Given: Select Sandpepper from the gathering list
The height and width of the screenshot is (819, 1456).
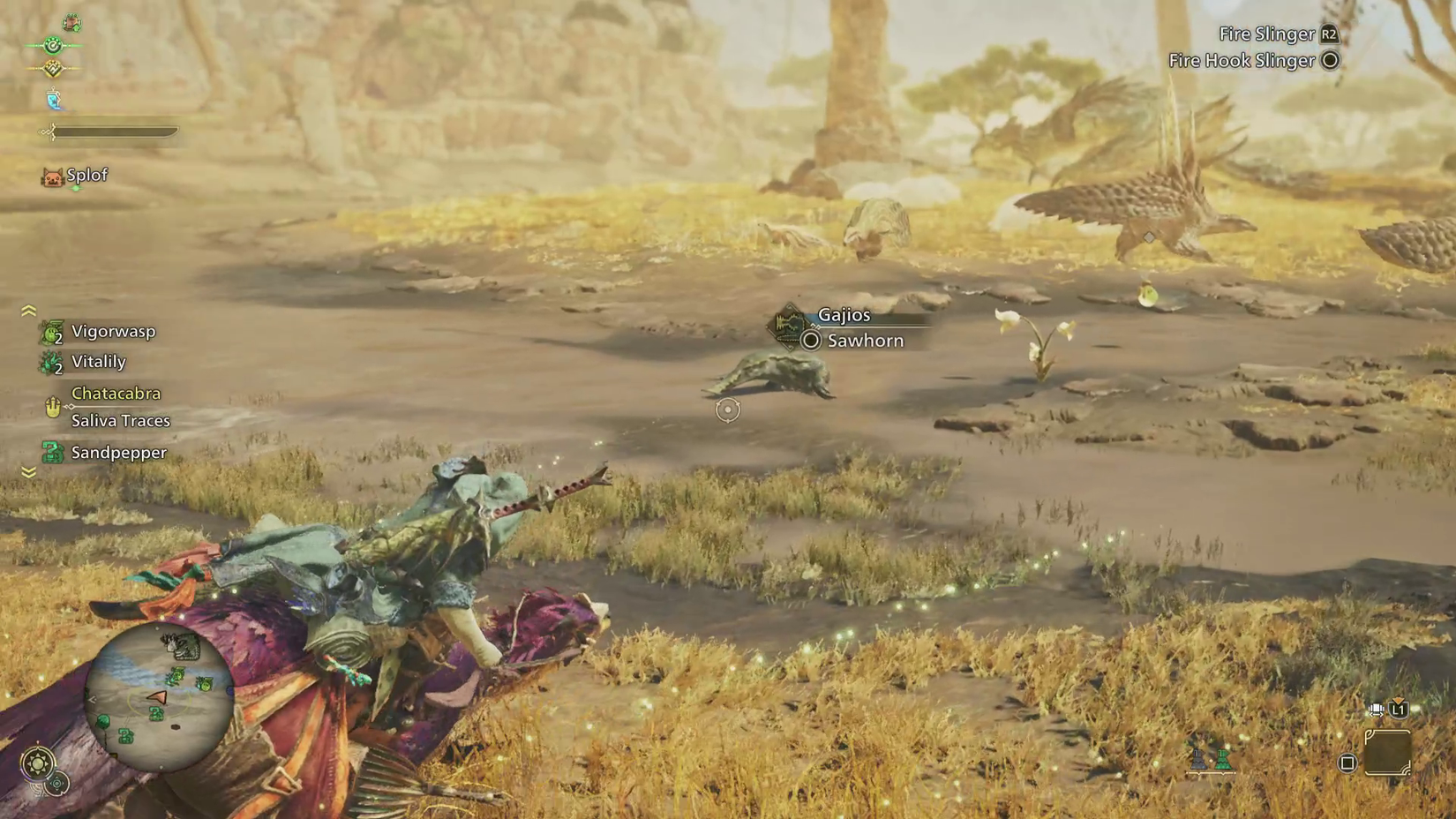Looking at the screenshot, I should (x=118, y=453).
